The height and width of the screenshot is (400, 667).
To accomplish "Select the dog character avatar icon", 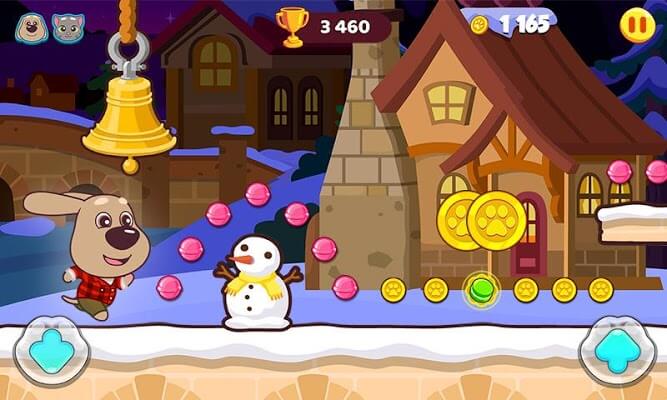I will tap(31, 28).
